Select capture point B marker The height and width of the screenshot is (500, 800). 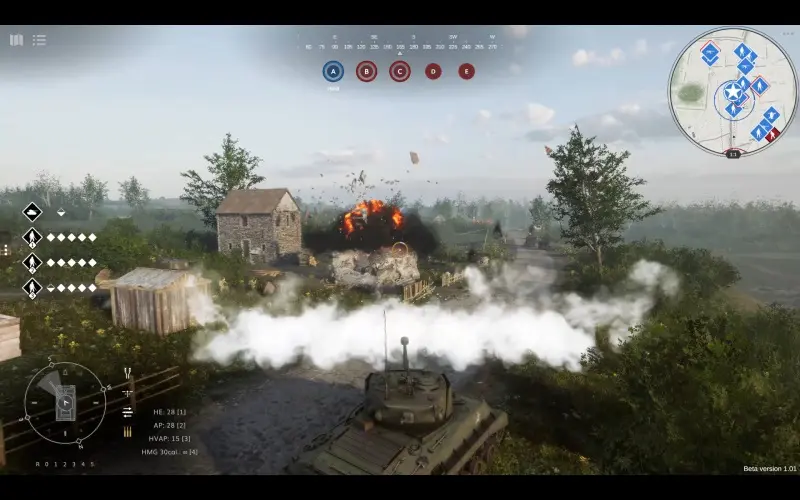(x=366, y=71)
